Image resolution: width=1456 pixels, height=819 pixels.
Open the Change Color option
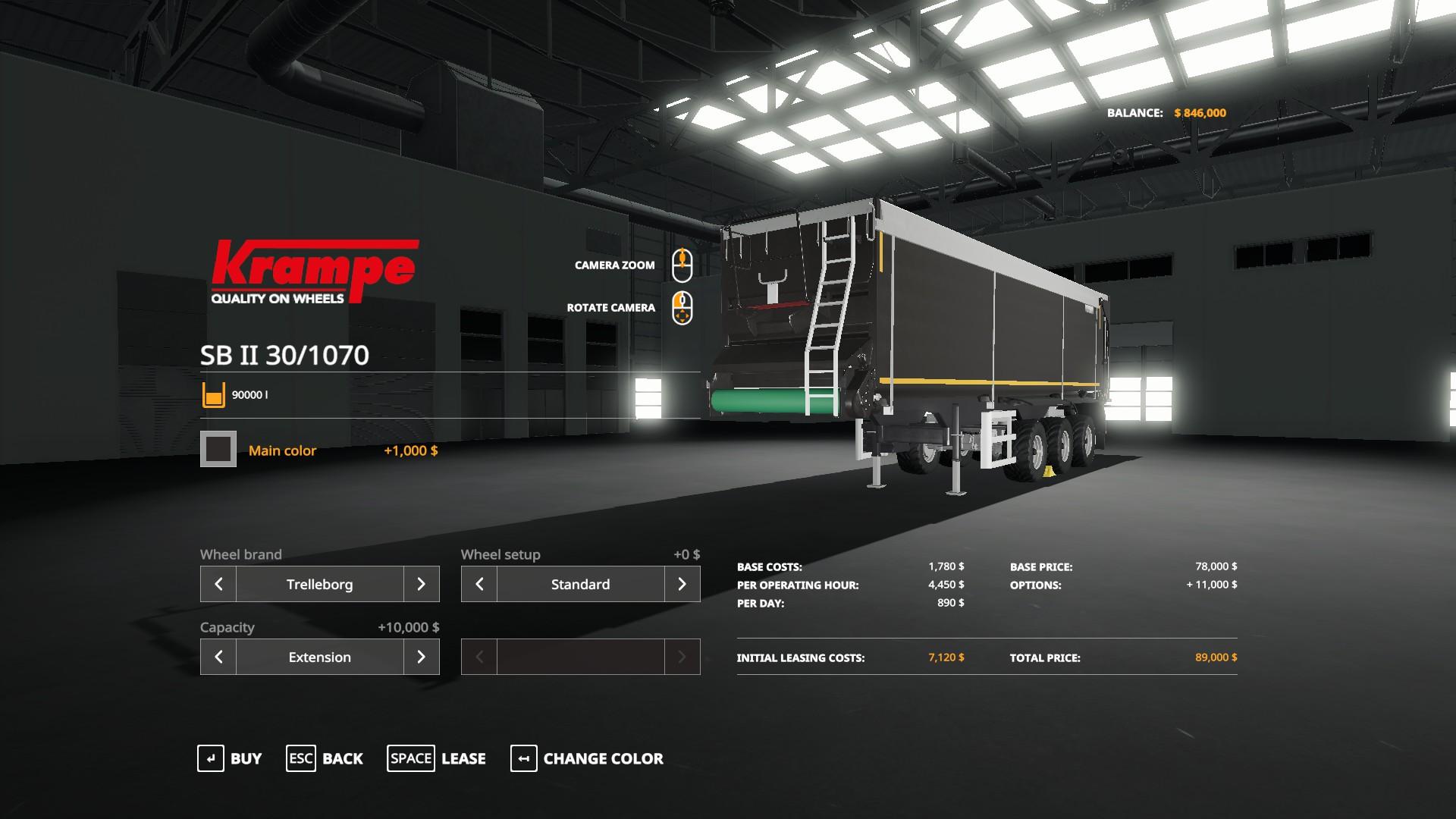[587, 758]
